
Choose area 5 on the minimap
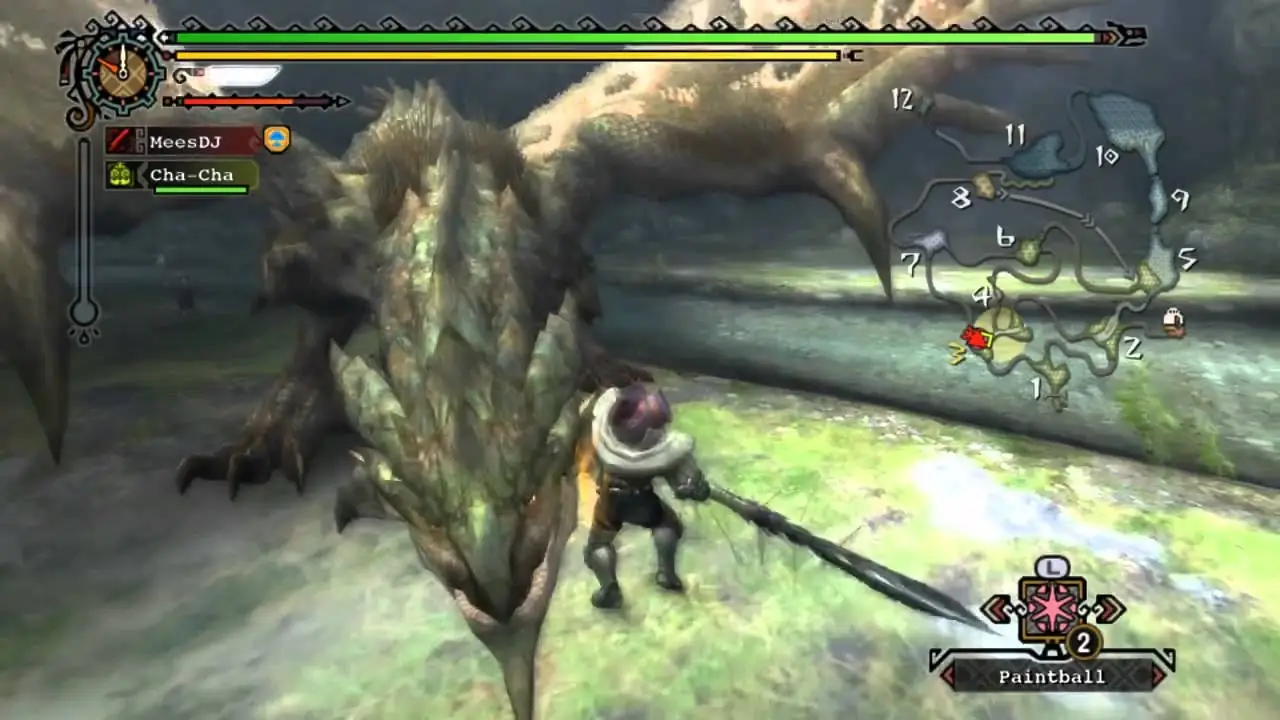click(x=1187, y=259)
